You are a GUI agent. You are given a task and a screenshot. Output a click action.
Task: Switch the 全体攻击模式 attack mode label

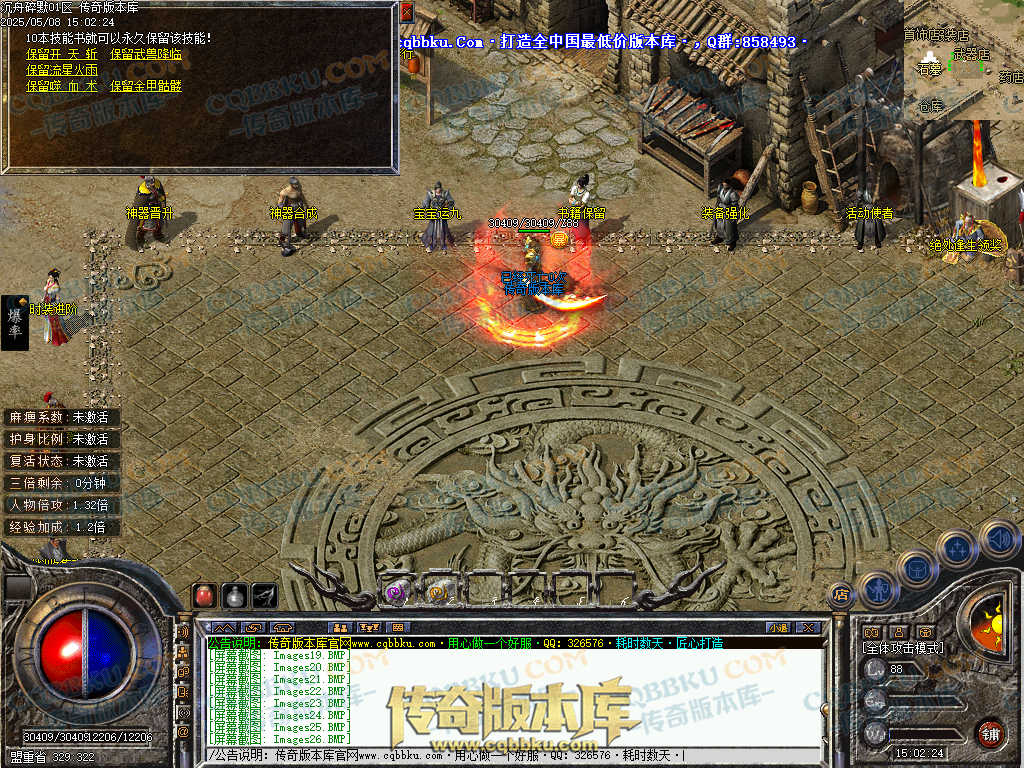click(x=904, y=648)
